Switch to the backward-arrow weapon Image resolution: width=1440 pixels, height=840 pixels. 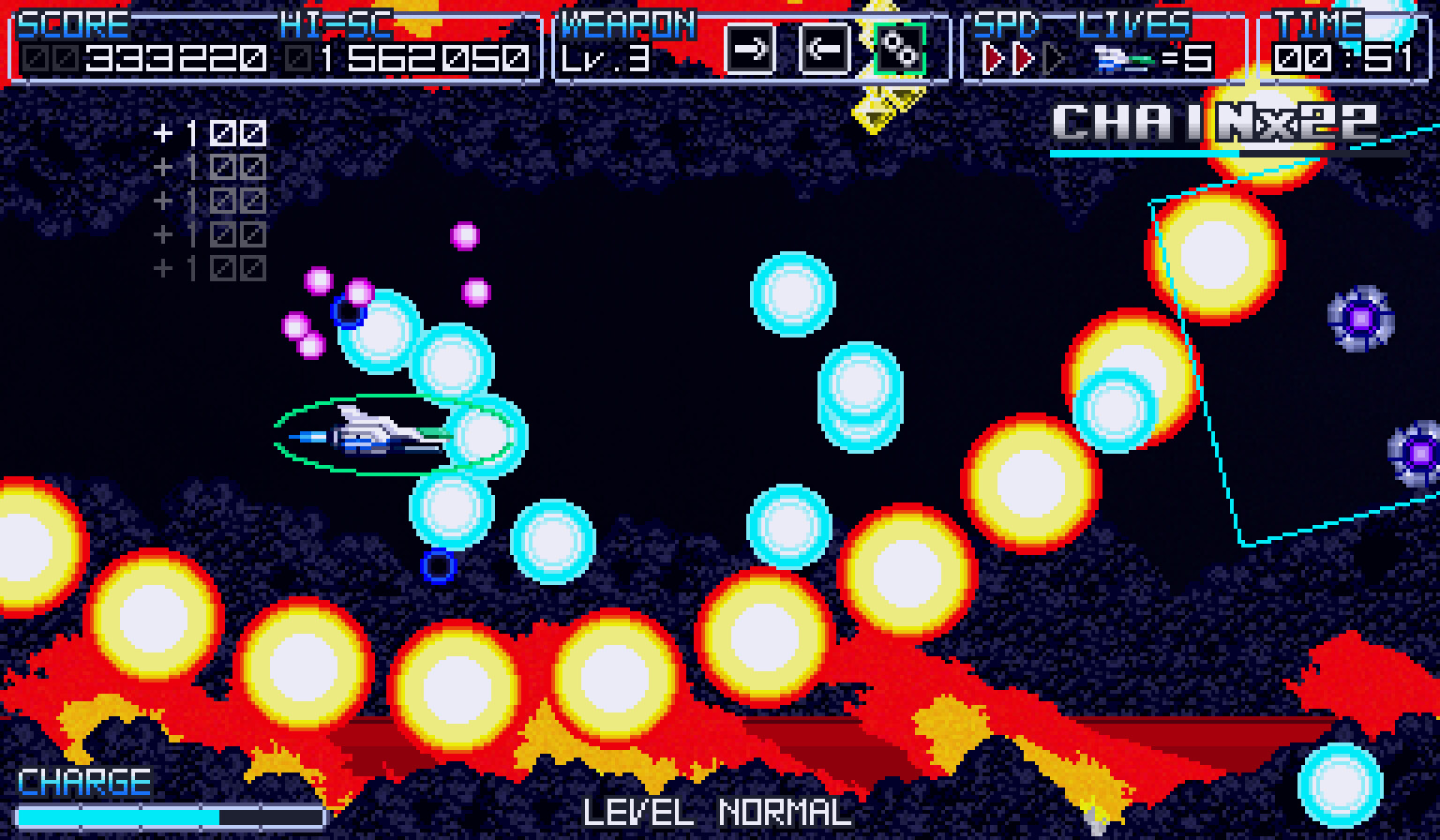(824, 50)
